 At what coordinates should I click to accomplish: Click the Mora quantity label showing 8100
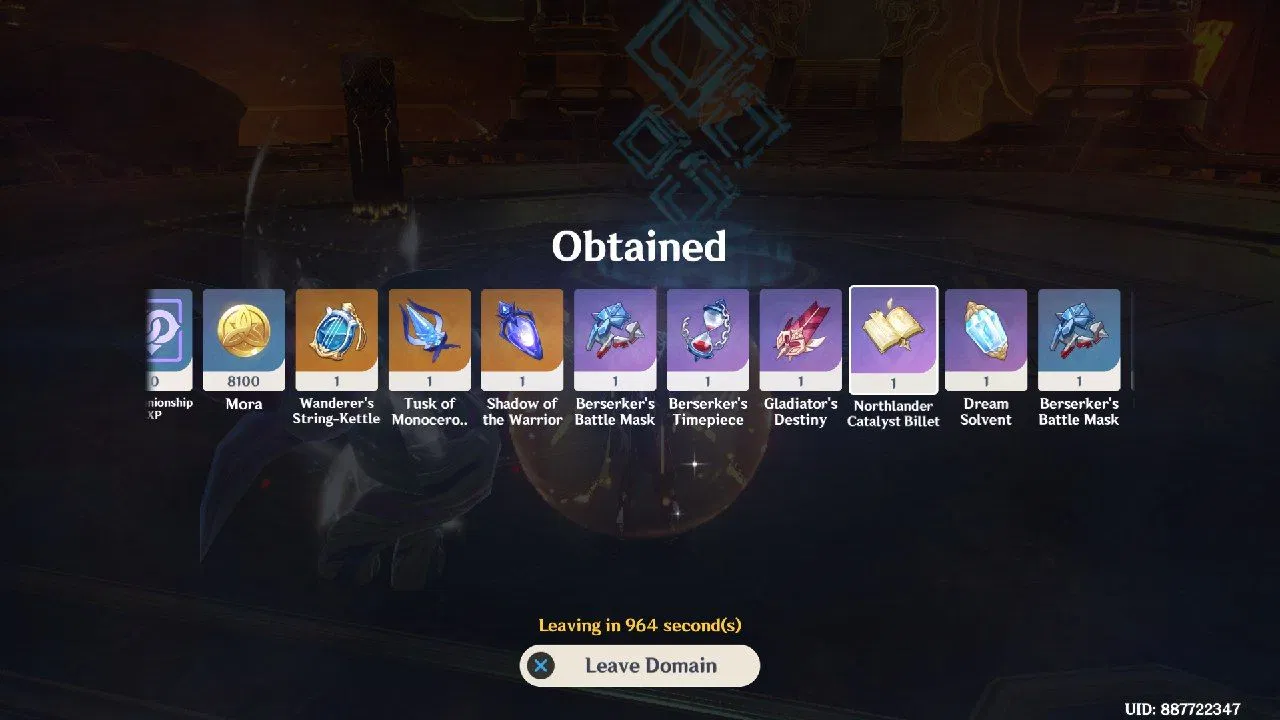(243, 381)
